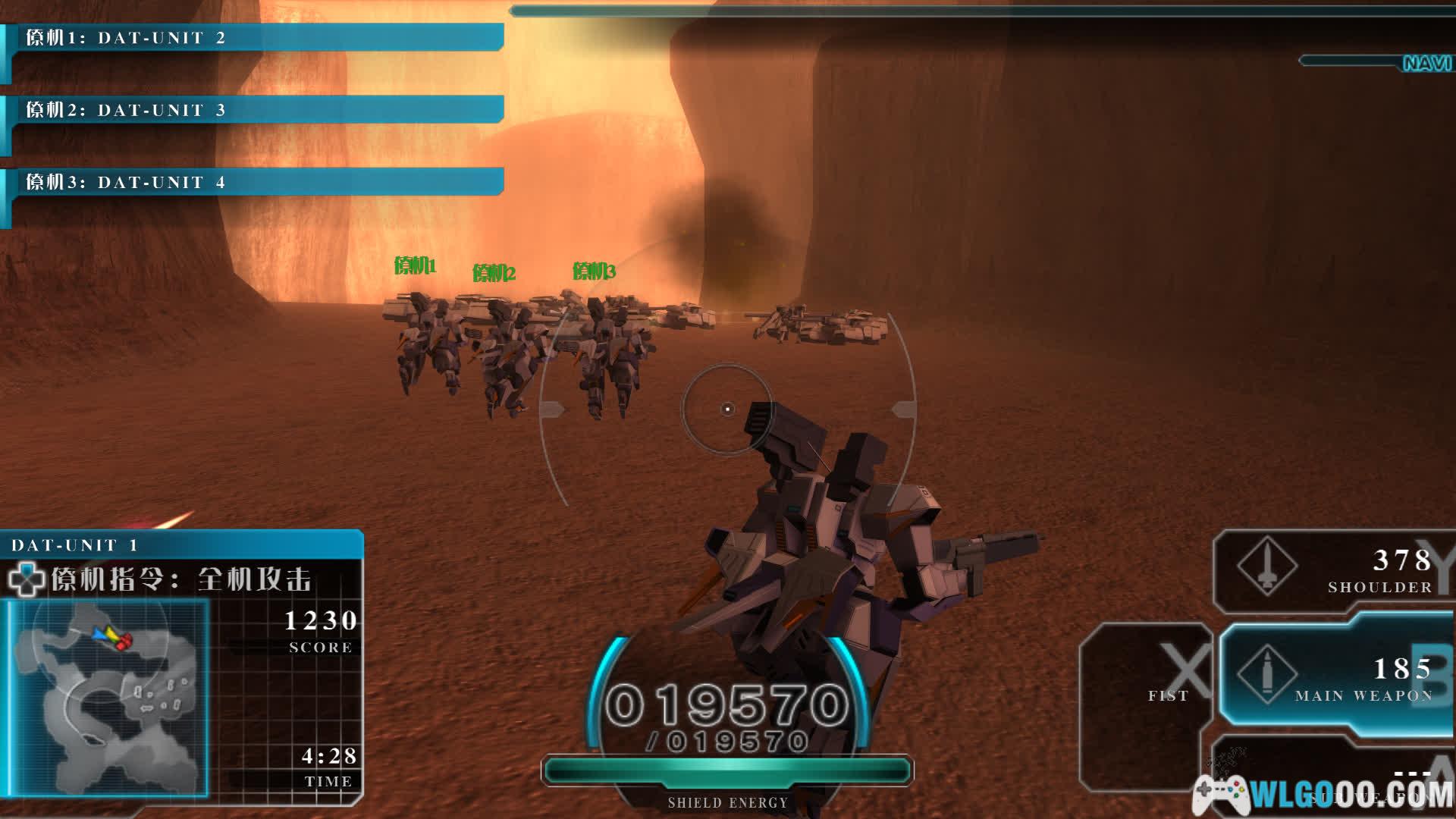This screenshot has width=1456, height=819.
Task: Select wingman 2 DAT-UNIT 3 panel
Action: coord(254,110)
